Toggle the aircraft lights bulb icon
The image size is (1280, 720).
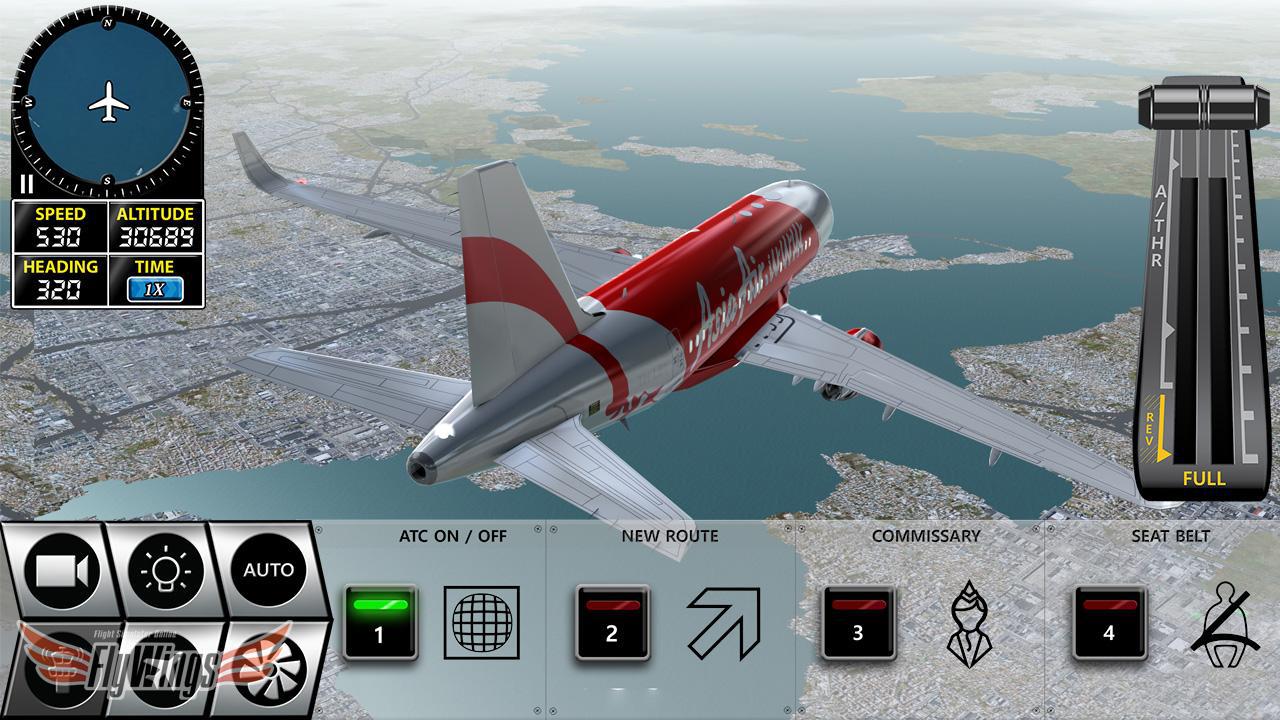(166, 569)
